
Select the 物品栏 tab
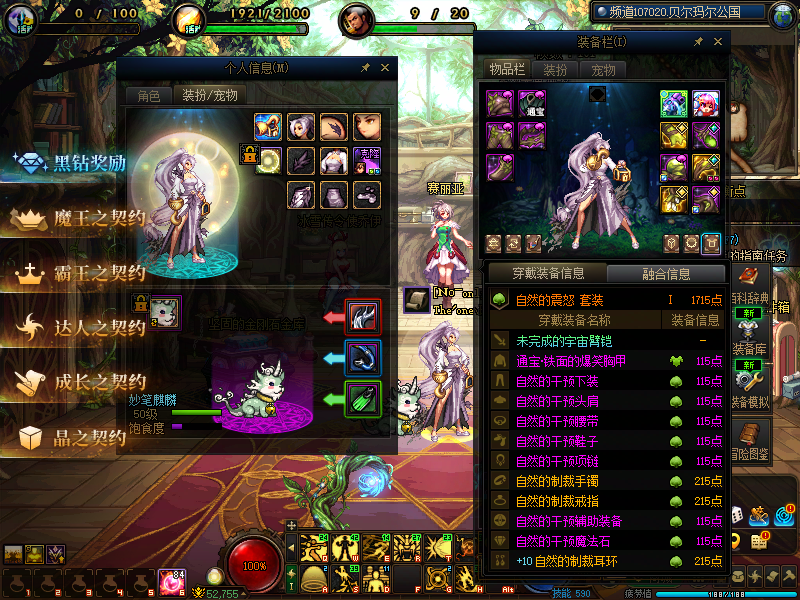point(507,70)
